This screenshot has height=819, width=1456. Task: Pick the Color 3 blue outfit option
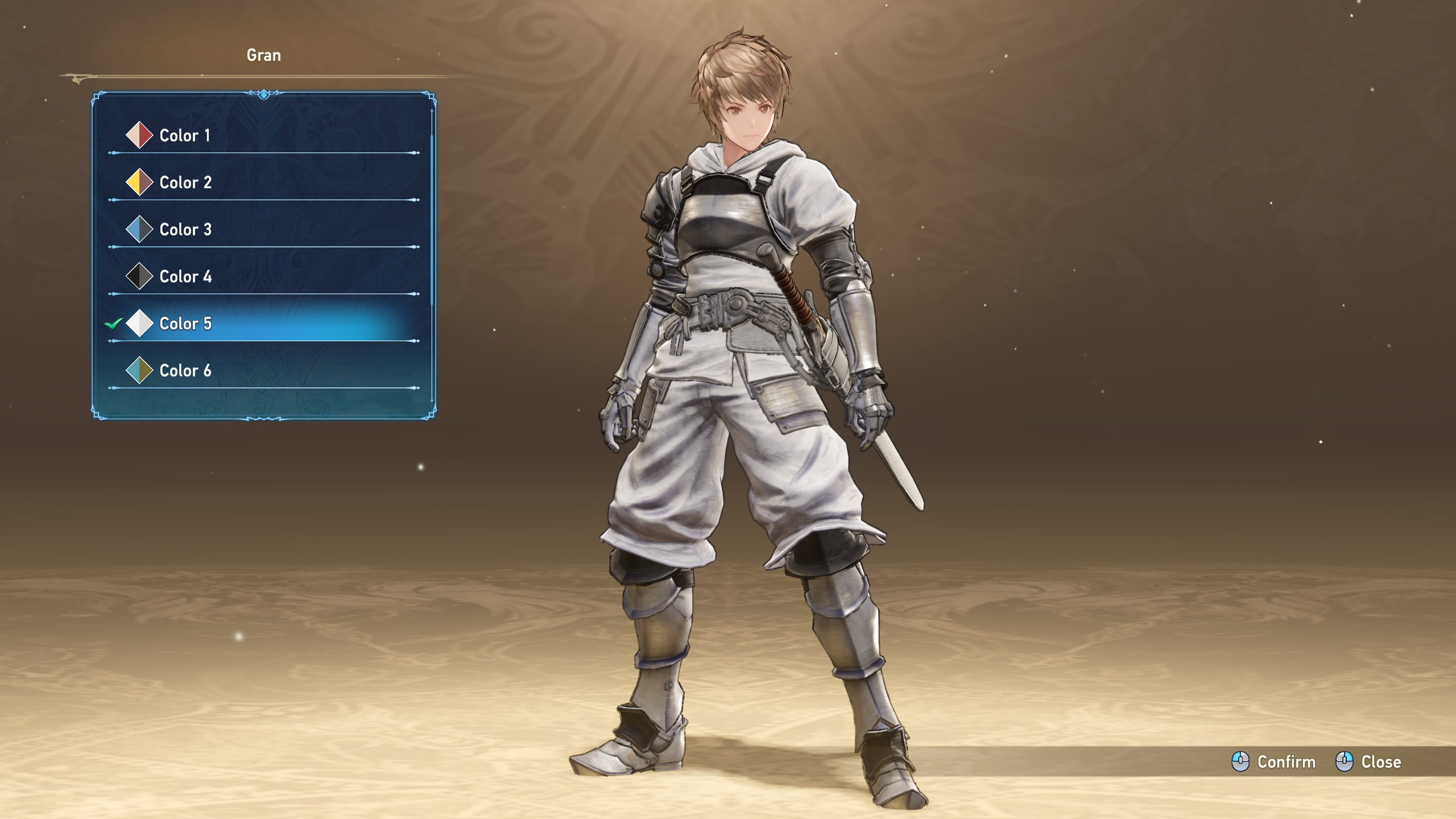click(185, 230)
